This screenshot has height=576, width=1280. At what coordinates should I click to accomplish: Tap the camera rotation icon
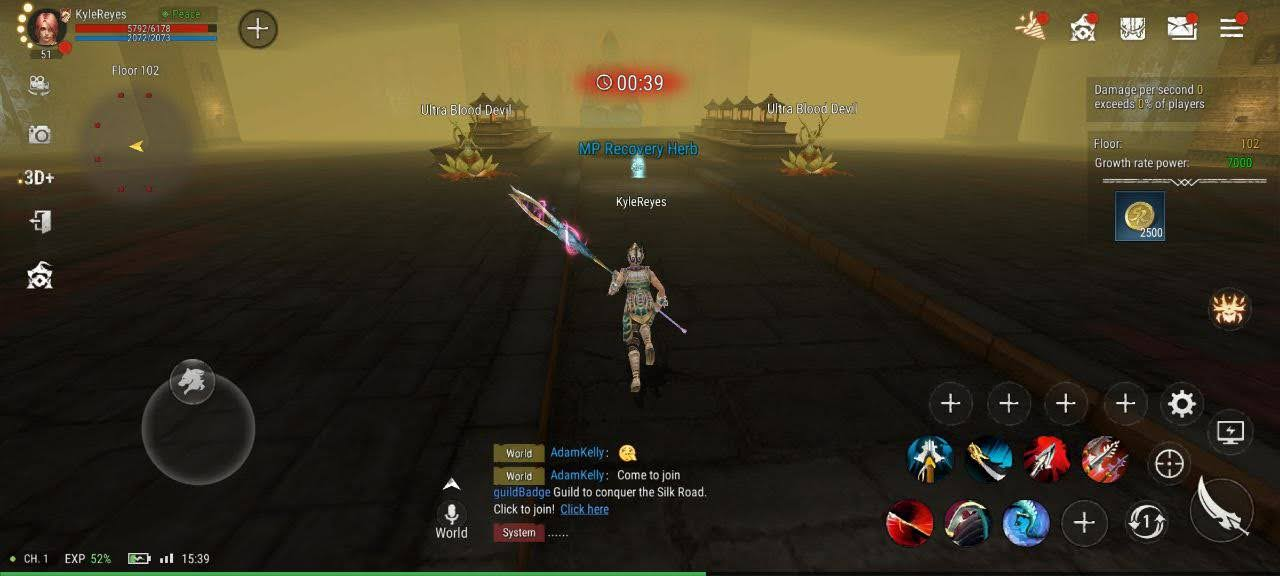pyautogui.click(x=39, y=86)
